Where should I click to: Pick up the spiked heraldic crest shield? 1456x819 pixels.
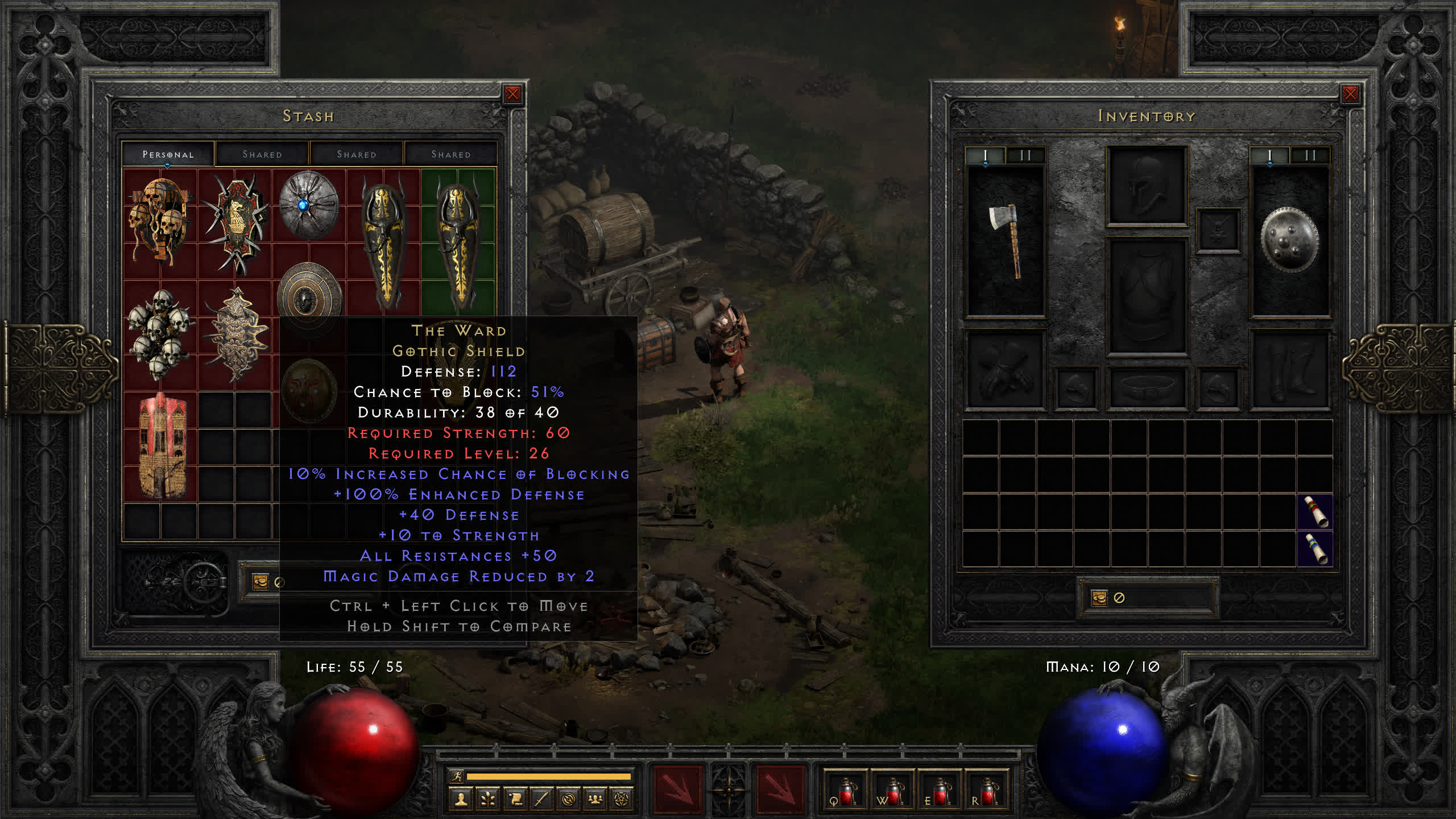pyautogui.click(x=235, y=223)
